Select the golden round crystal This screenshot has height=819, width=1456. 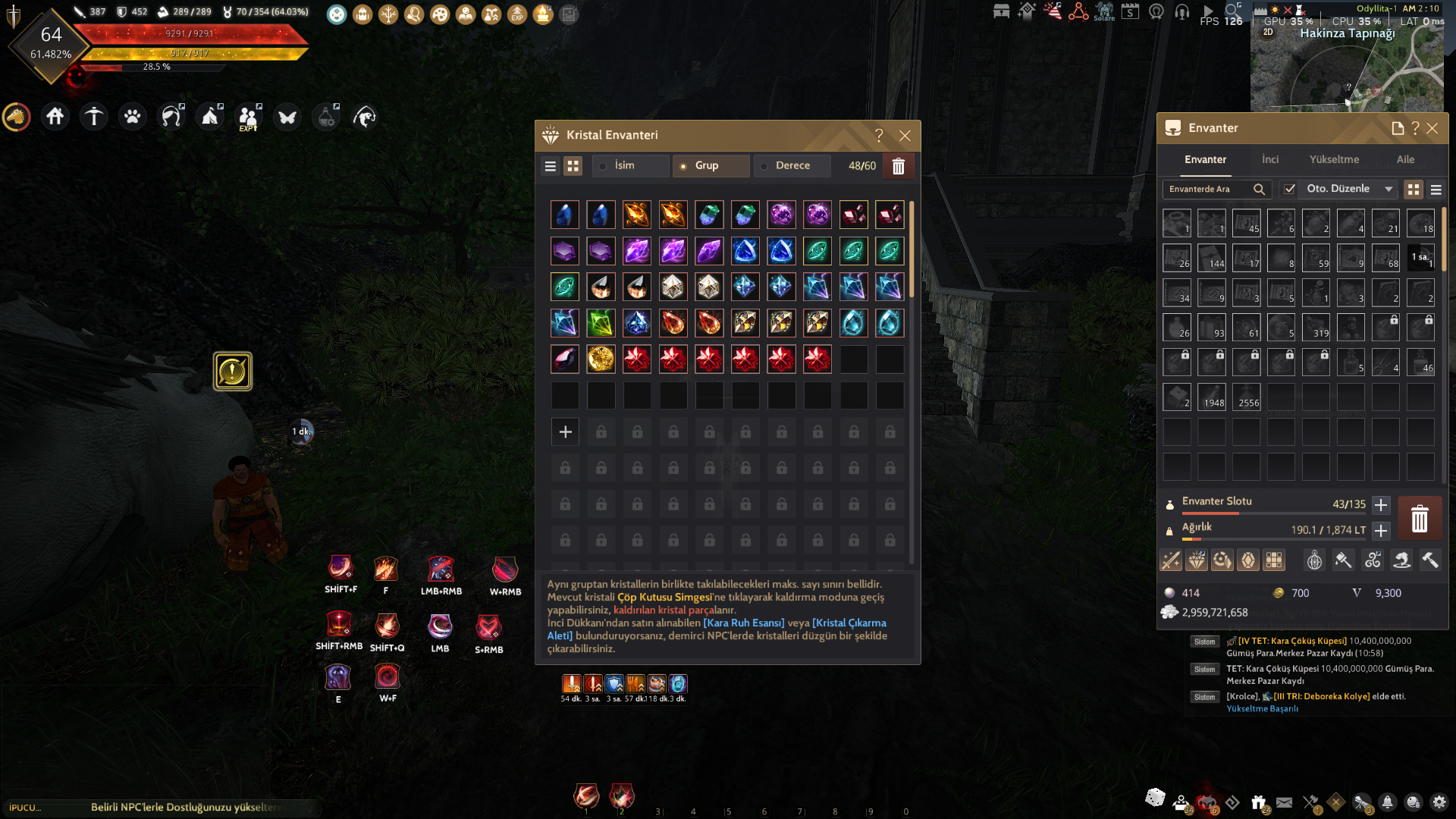(x=601, y=359)
